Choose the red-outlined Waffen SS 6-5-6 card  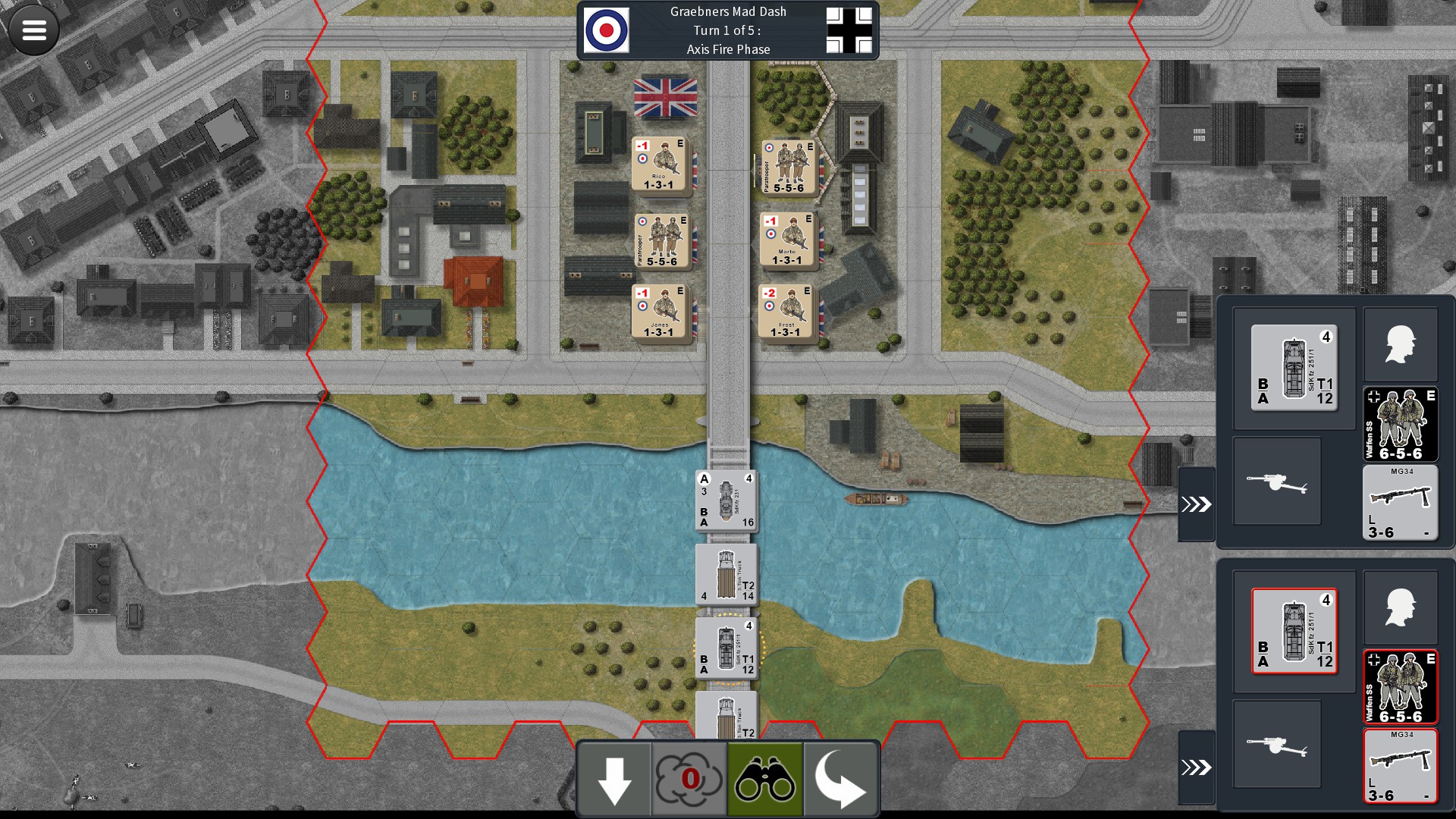(x=1400, y=687)
